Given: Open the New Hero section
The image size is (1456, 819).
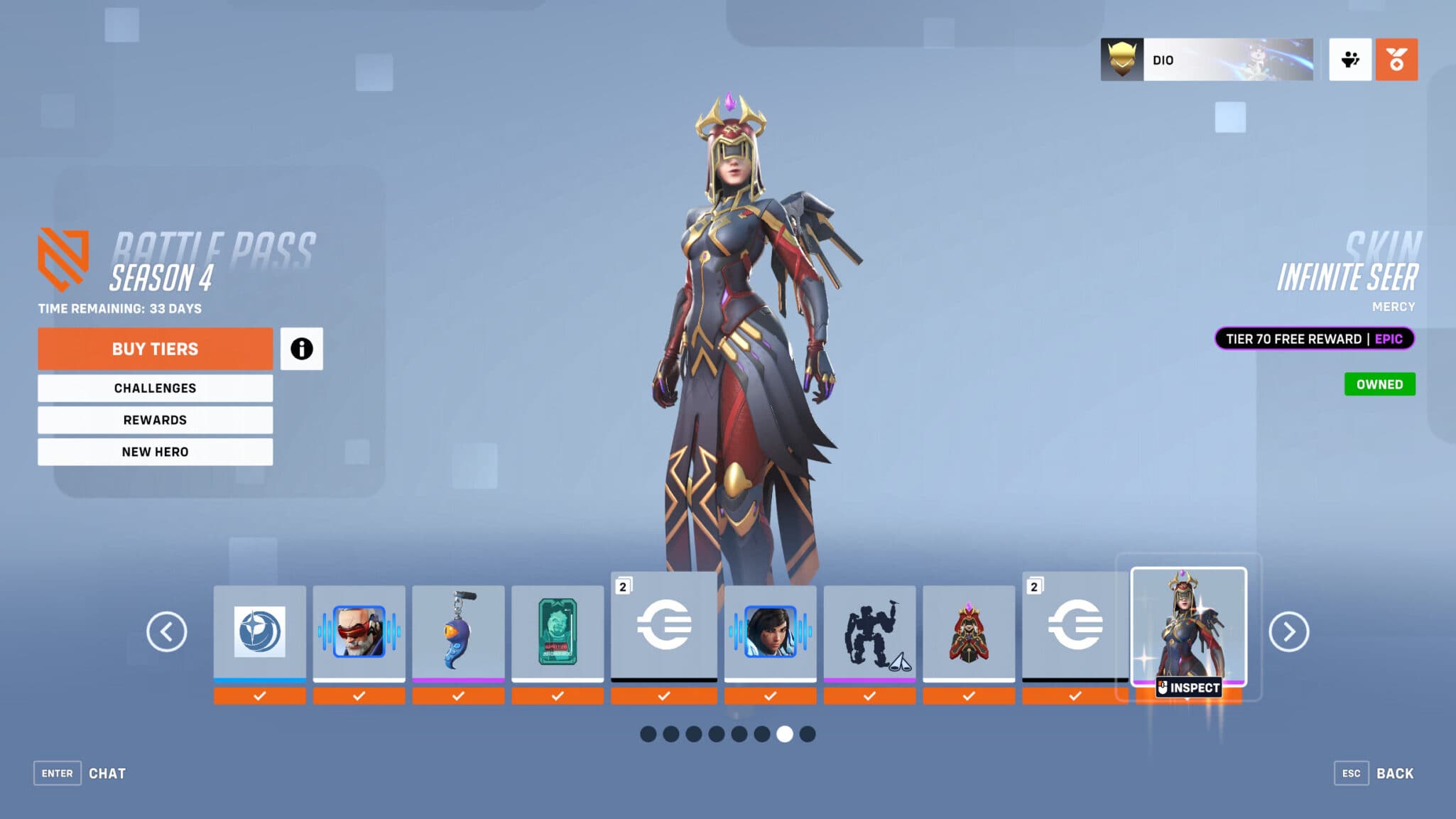Looking at the screenshot, I should (155, 452).
